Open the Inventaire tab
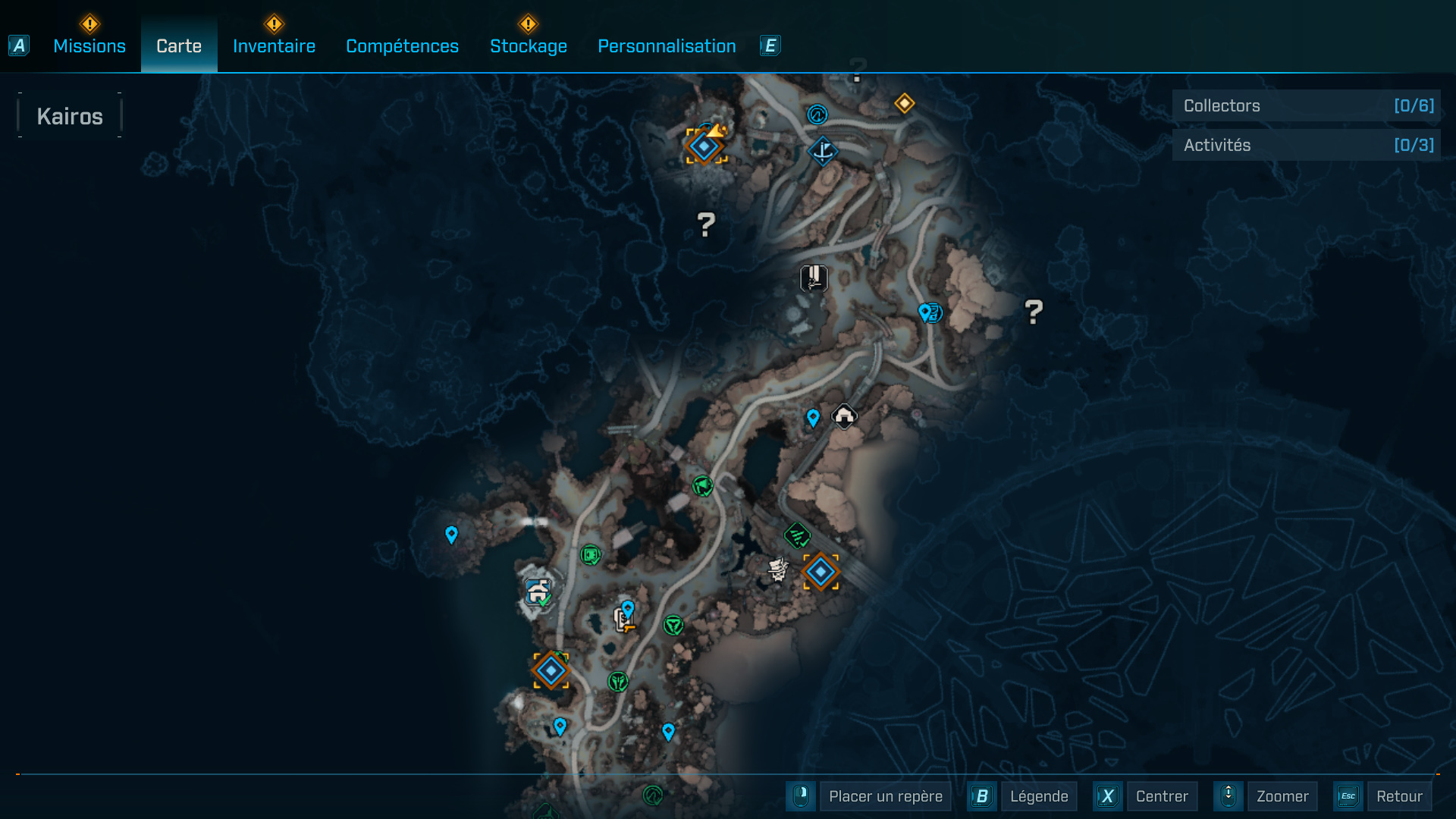The image size is (1456, 819). coord(274,46)
